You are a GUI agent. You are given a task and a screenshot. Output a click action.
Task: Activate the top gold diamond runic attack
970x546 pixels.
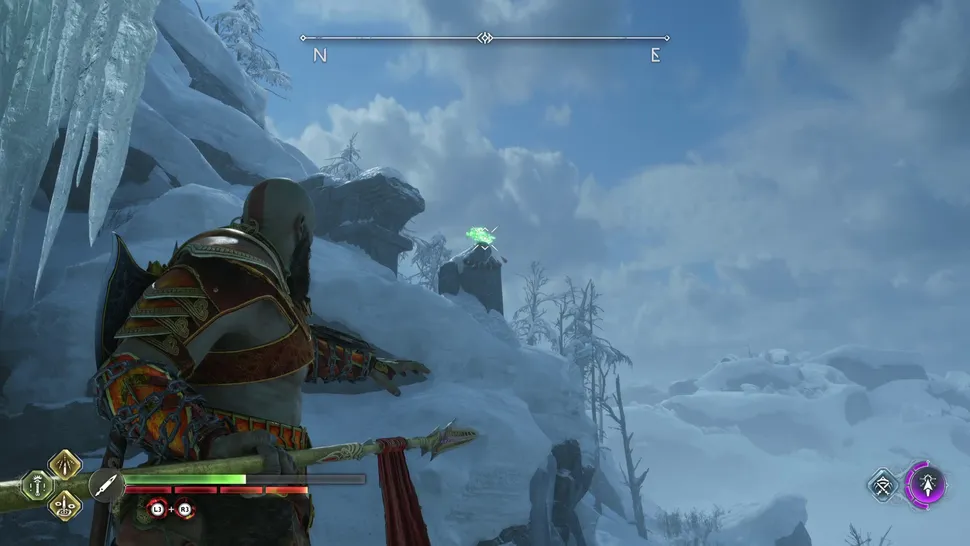(66, 464)
